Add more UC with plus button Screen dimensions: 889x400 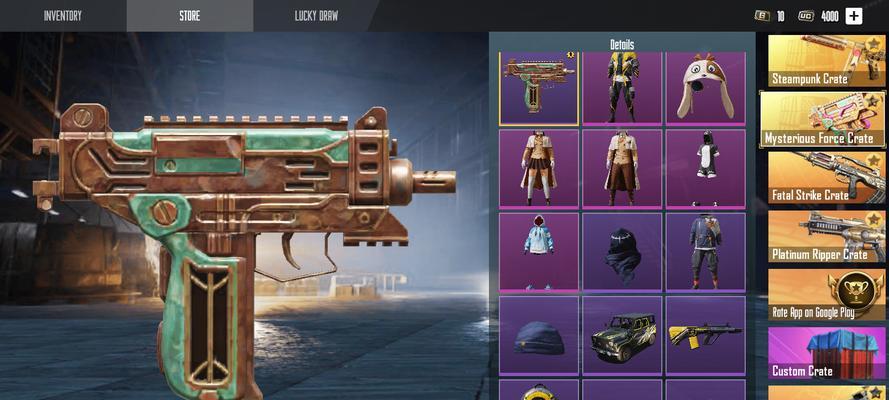pos(853,16)
